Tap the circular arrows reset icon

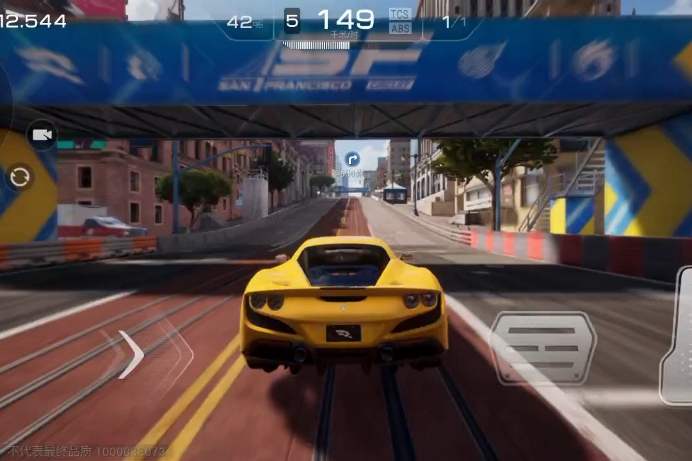tap(19, 178)
